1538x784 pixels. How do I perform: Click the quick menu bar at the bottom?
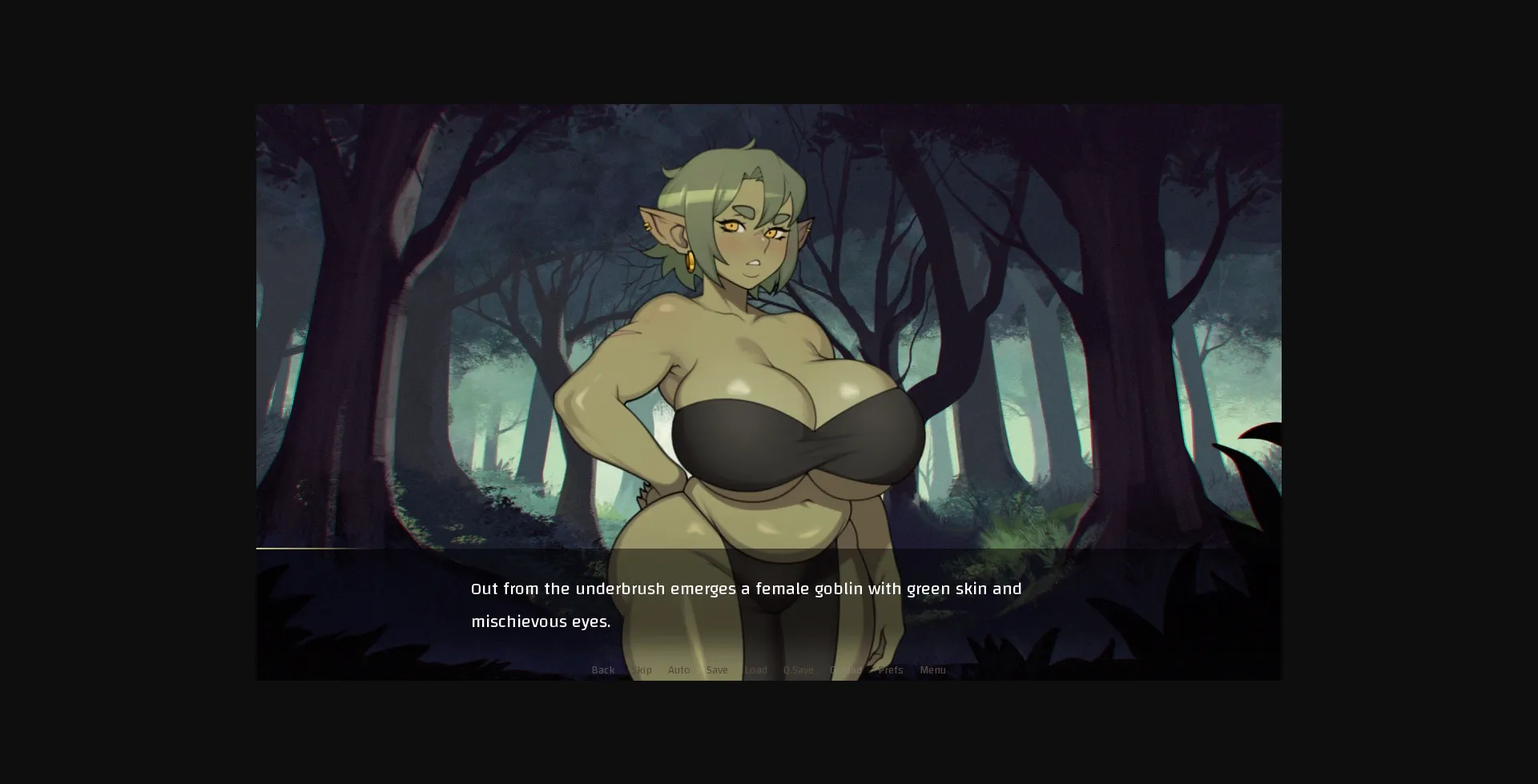click(x=767, y=669)
